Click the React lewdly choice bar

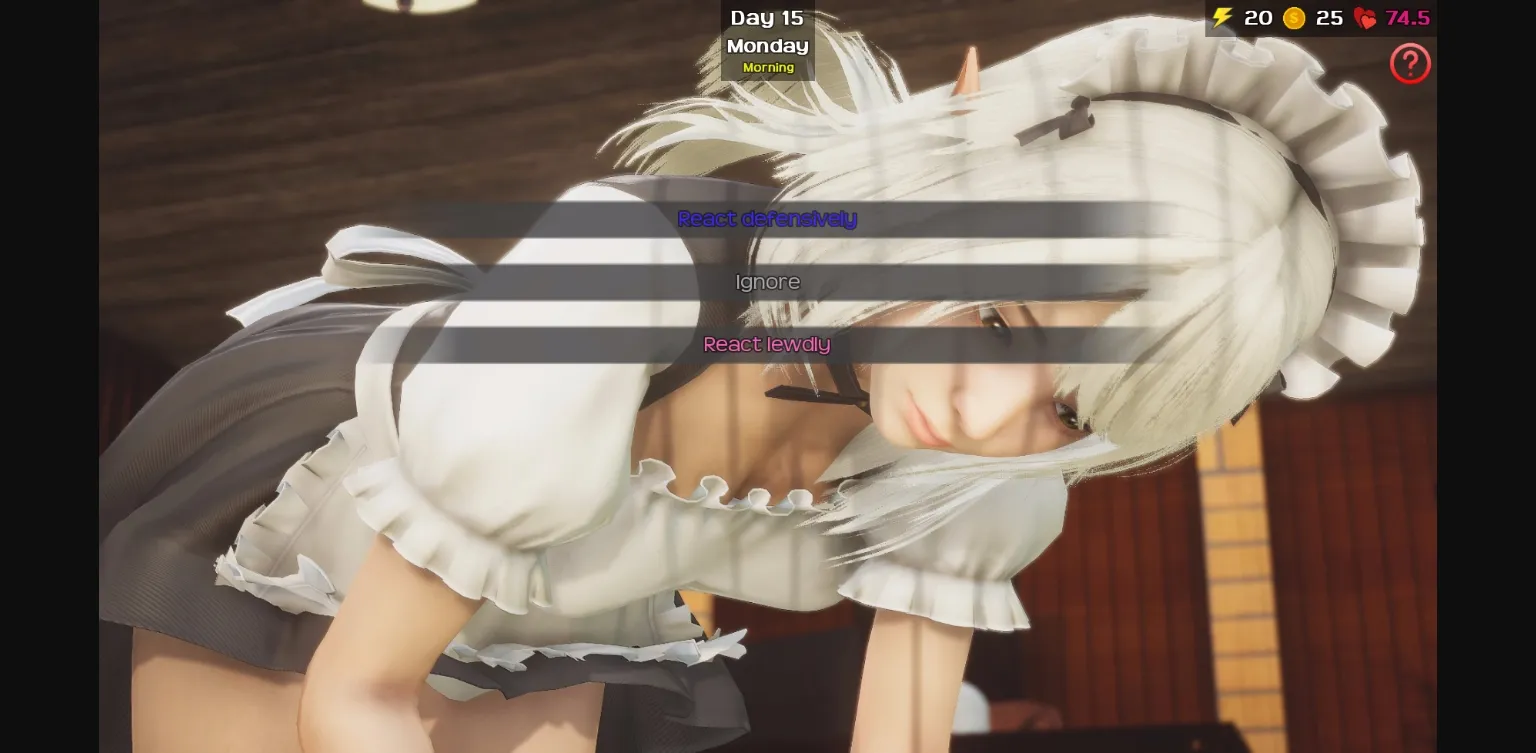[x=767, y=344]
